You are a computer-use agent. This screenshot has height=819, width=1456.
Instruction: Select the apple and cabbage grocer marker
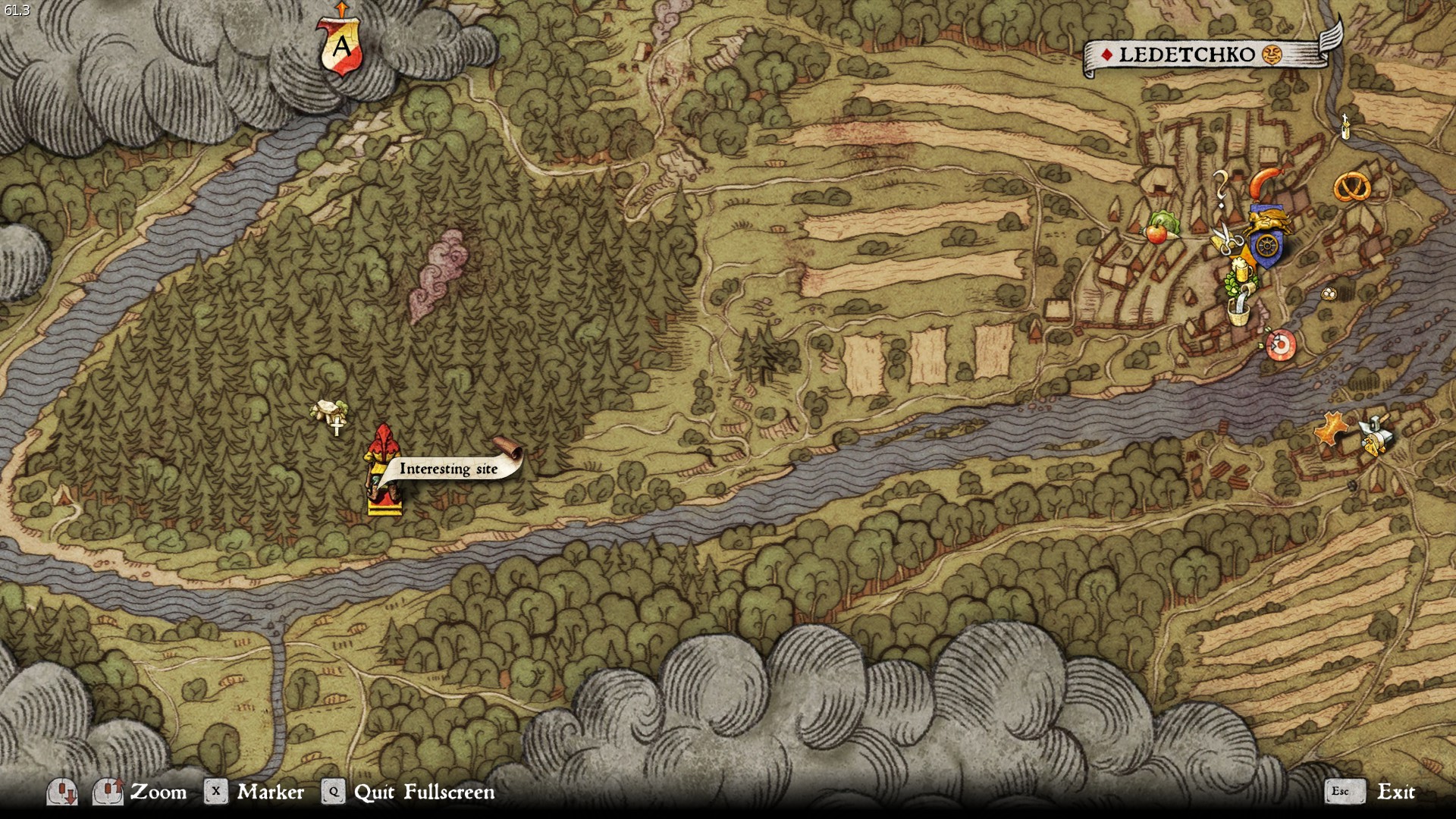point(1159,227)
